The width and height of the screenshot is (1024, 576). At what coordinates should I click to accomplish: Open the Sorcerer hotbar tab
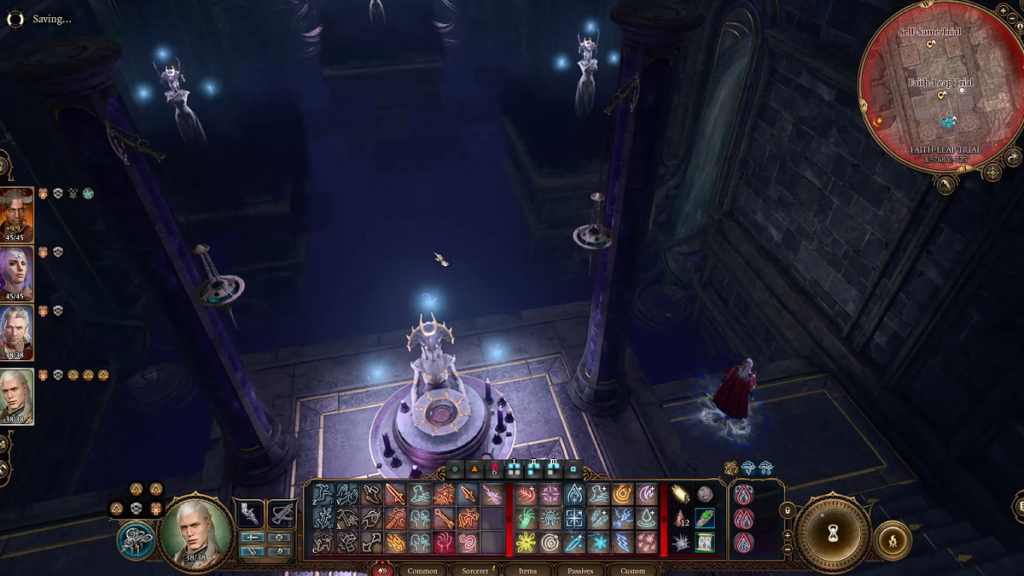[x=476, y=570]
